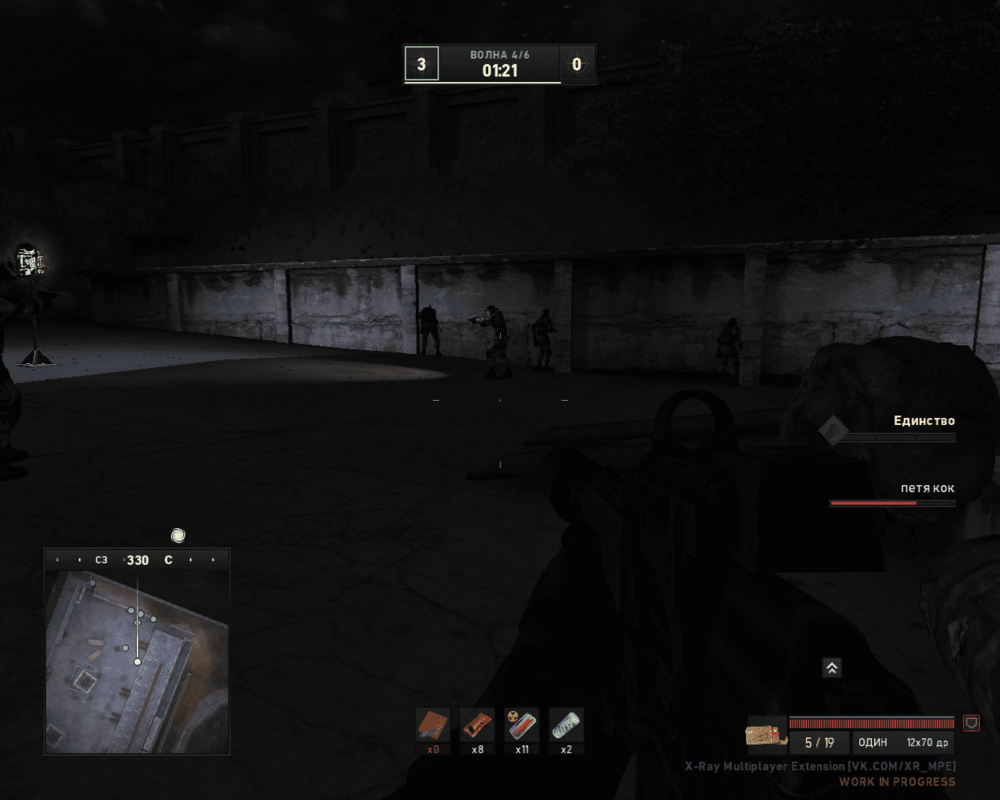The height and width of the screenshot is (800, 1000).
Task: Select the Единство squad entry
Action: pos(923,422)
